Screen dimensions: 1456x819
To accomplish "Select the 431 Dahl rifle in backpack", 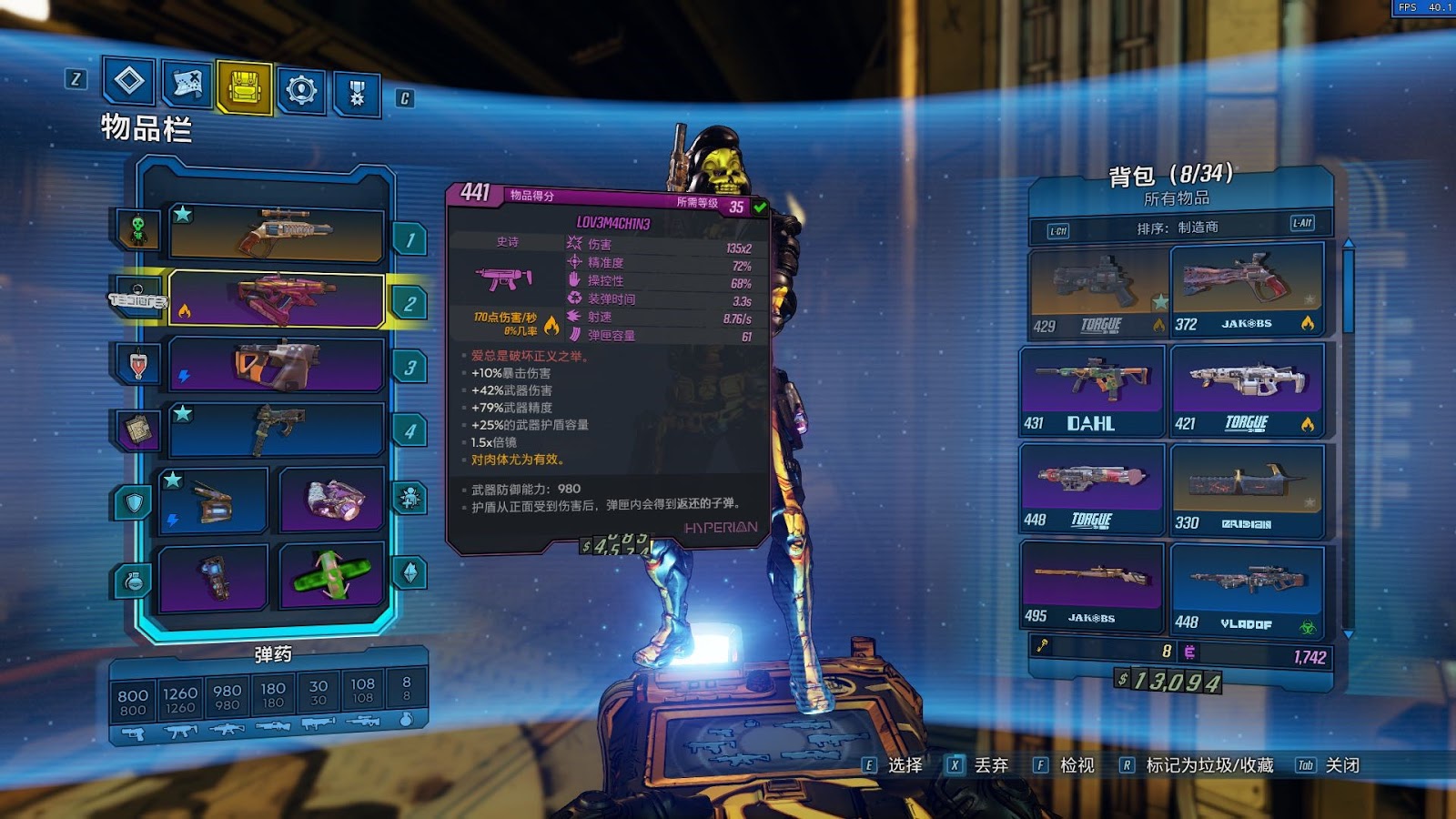I will tap(1092, 389).
